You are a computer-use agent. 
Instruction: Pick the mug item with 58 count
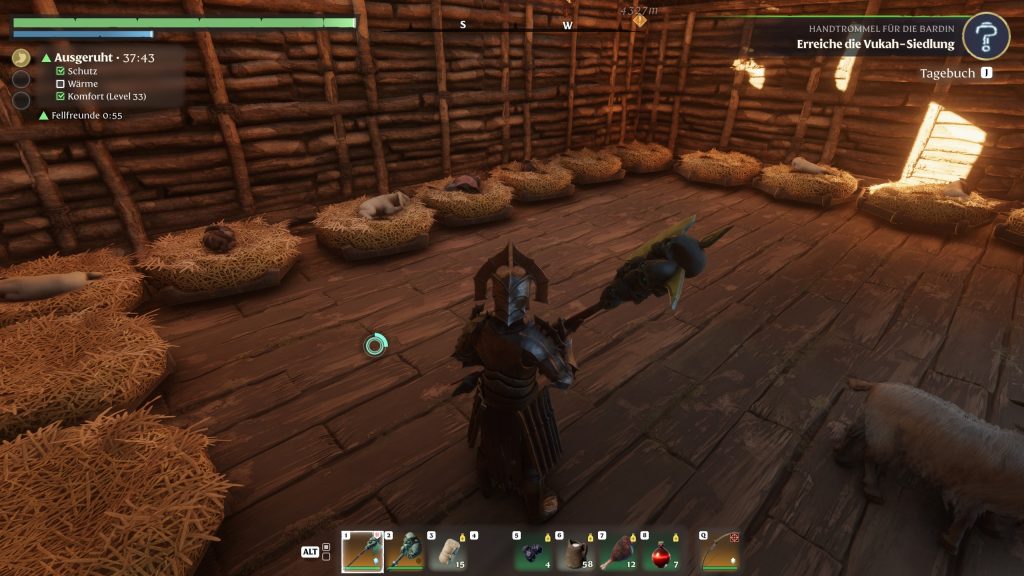(574, 551)
